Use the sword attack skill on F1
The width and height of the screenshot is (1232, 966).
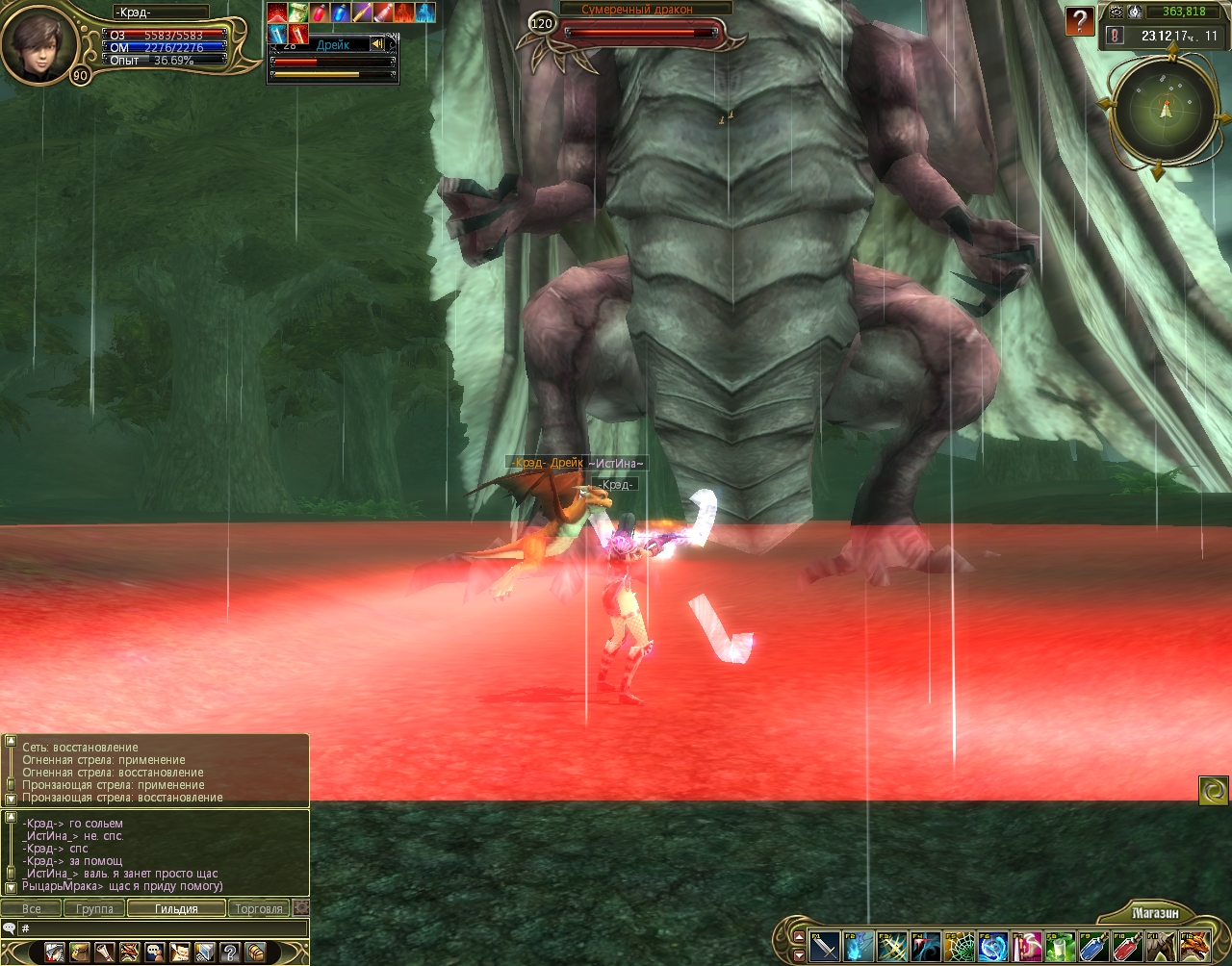825,947
